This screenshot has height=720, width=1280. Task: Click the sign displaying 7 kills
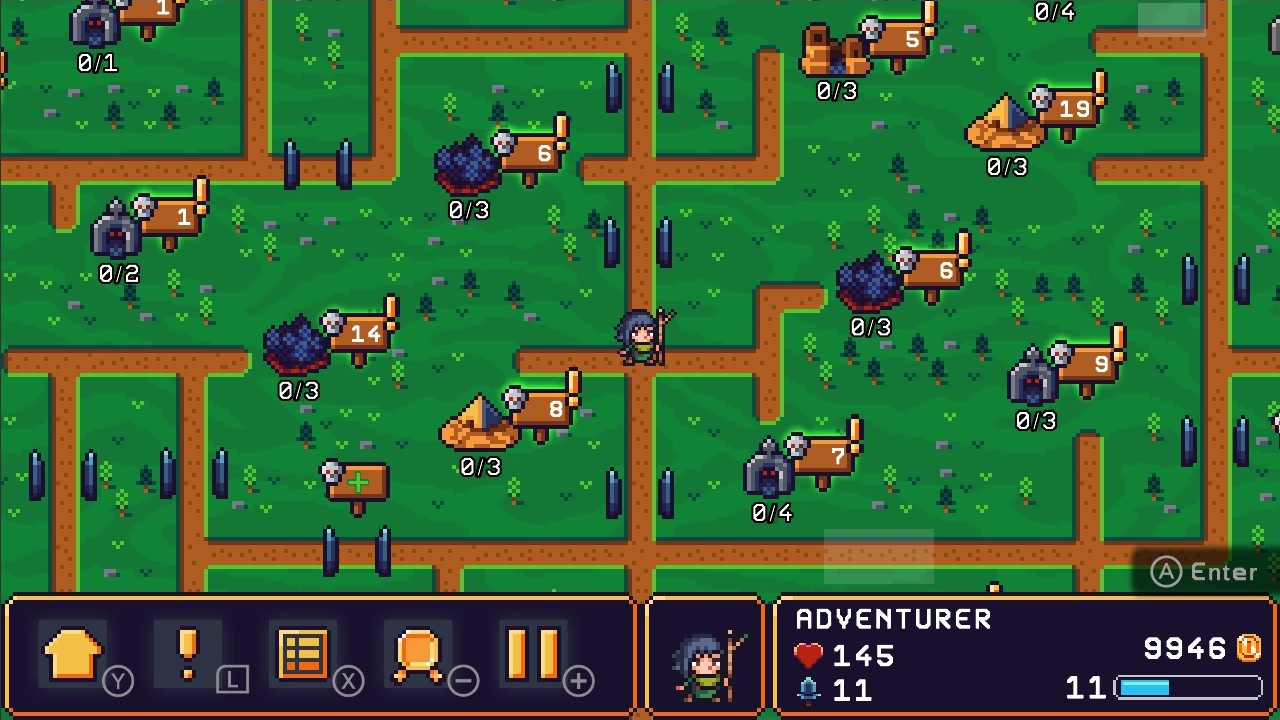(837, 455)
